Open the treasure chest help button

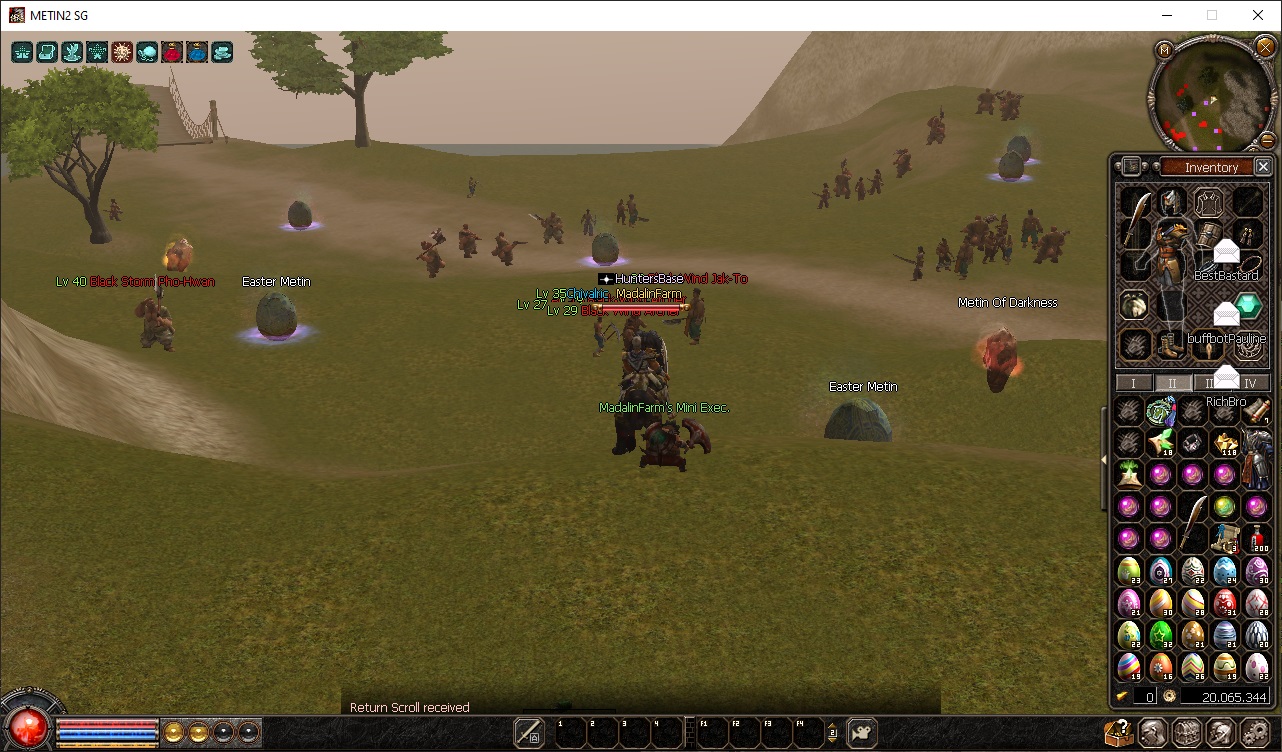tap(1119, 733)
